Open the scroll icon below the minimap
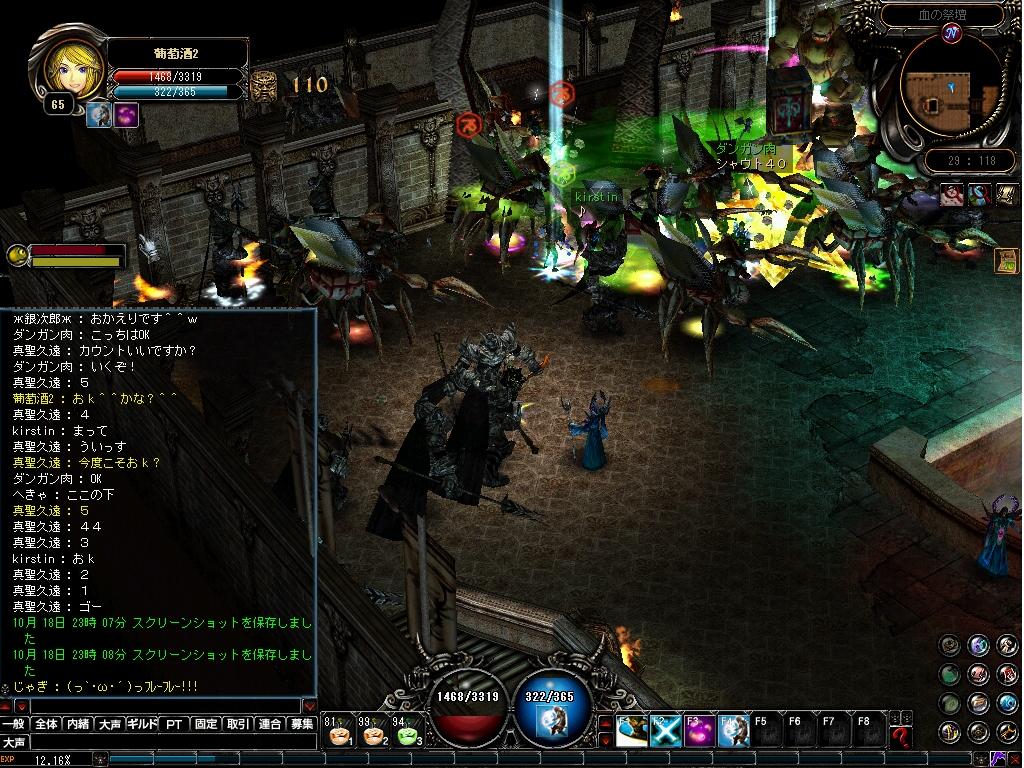 pos(1007,260)
